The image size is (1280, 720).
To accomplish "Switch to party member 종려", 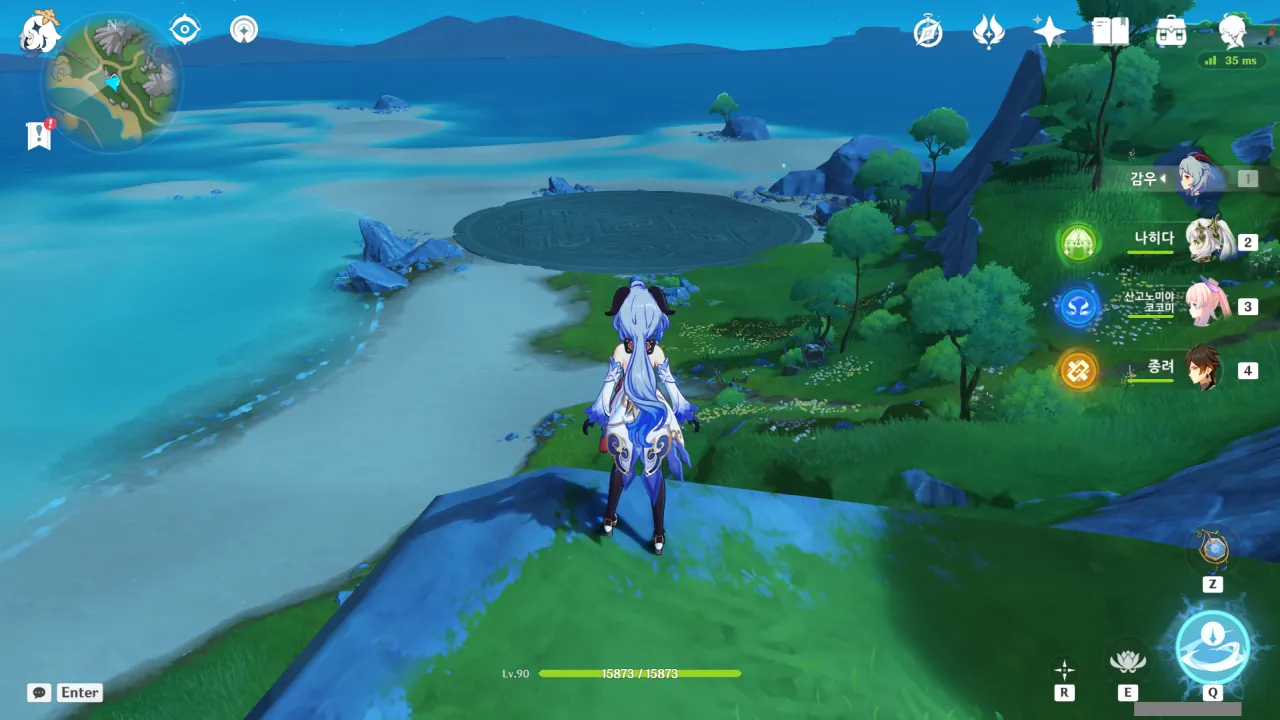I will (1203, 369).
